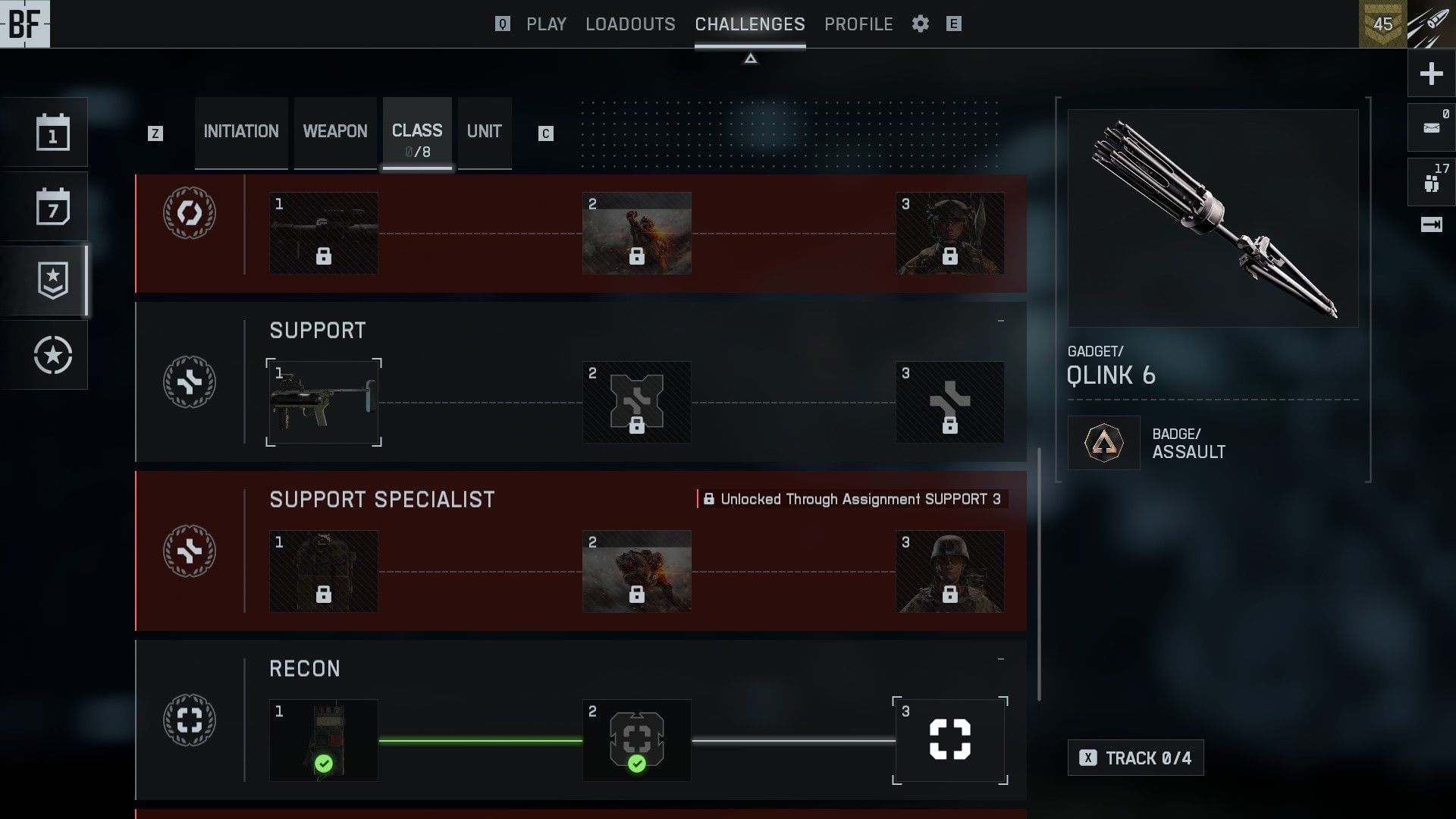Viewport: 1456px width, 819px height.
Task: Click the plus button at top right
Action: pyautogui.click(x=1431, y=74)
